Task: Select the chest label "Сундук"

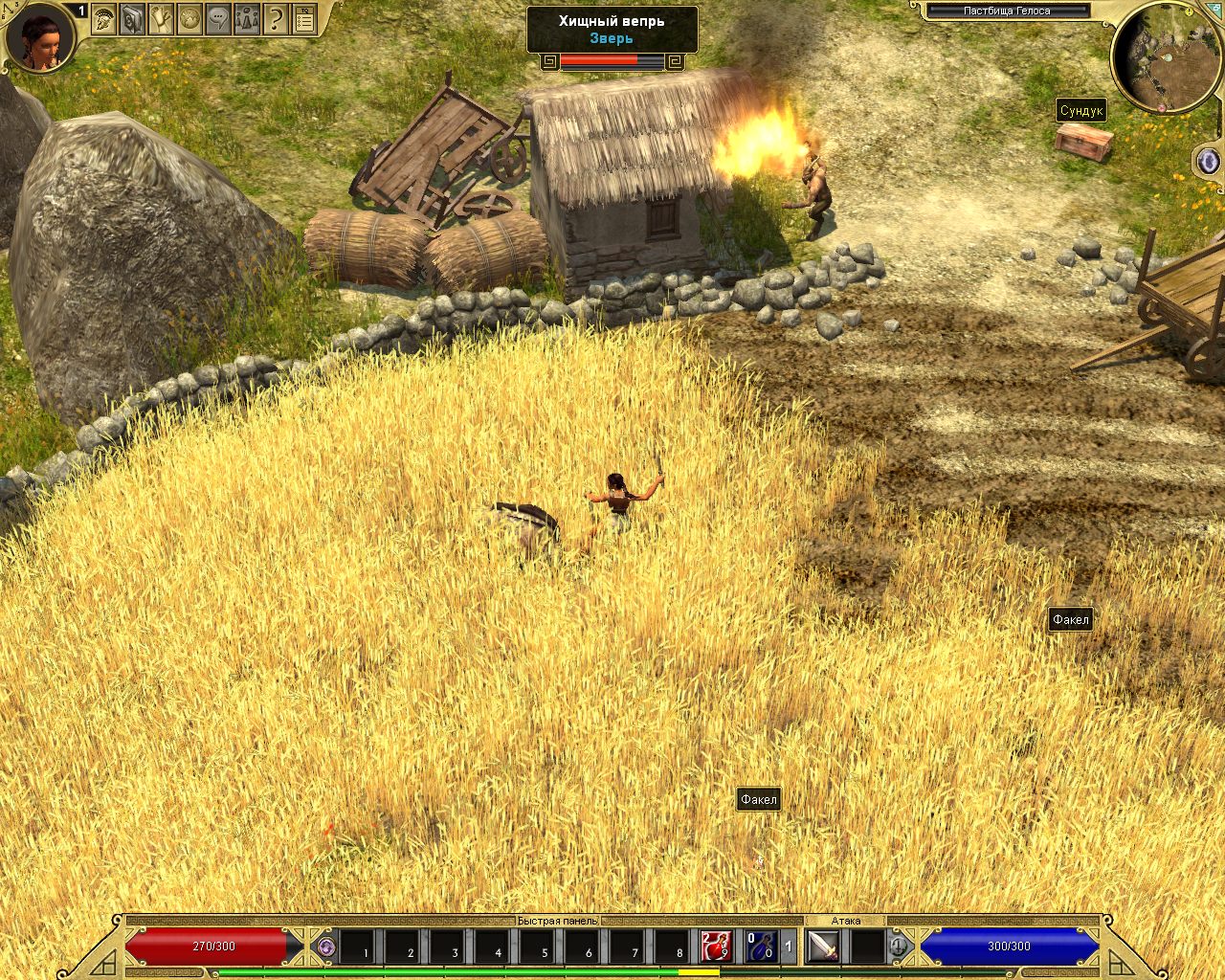Action: pyautogui.click(x=1081, y=110)
